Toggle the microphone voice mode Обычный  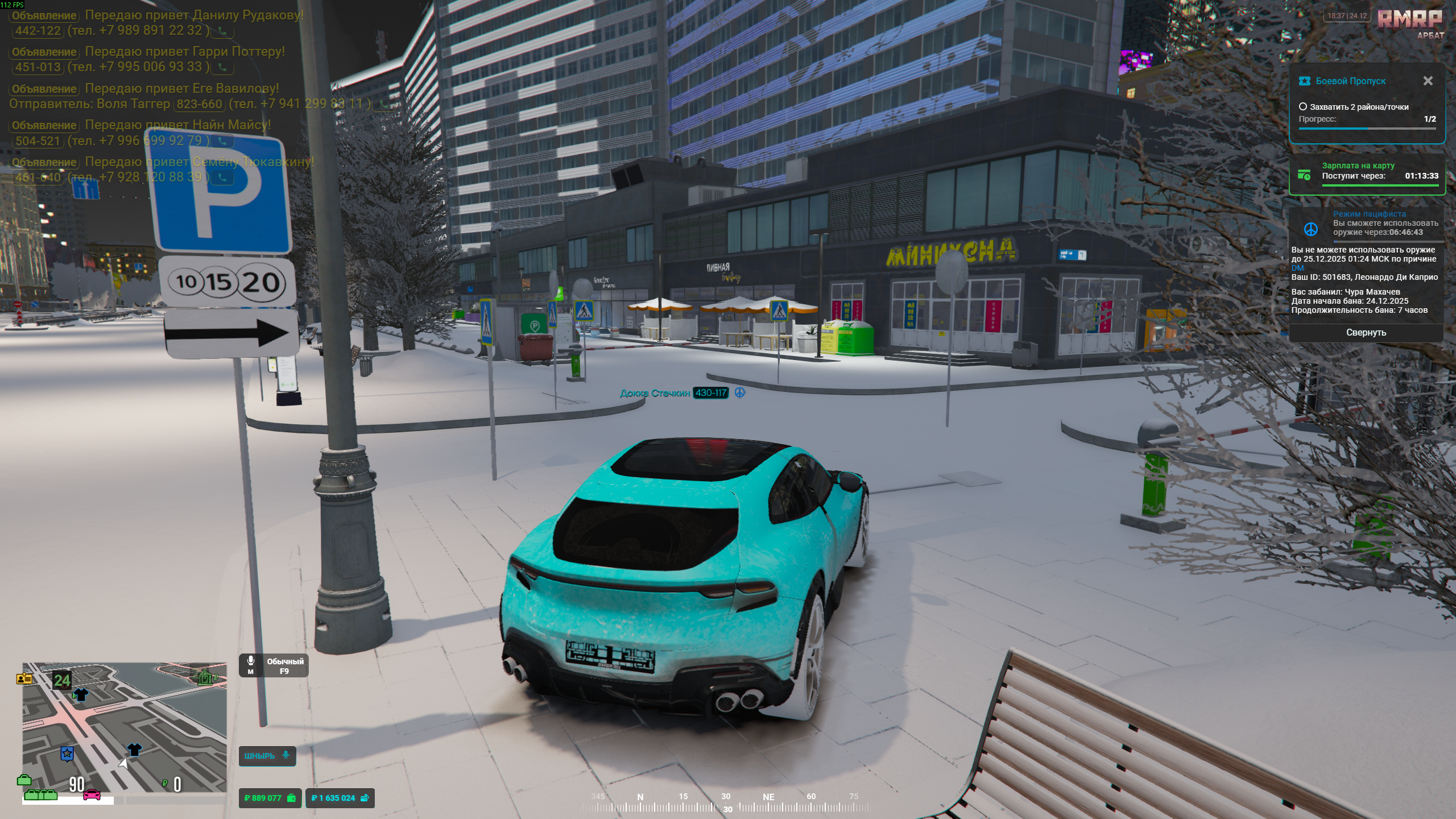tap(274, 665)
